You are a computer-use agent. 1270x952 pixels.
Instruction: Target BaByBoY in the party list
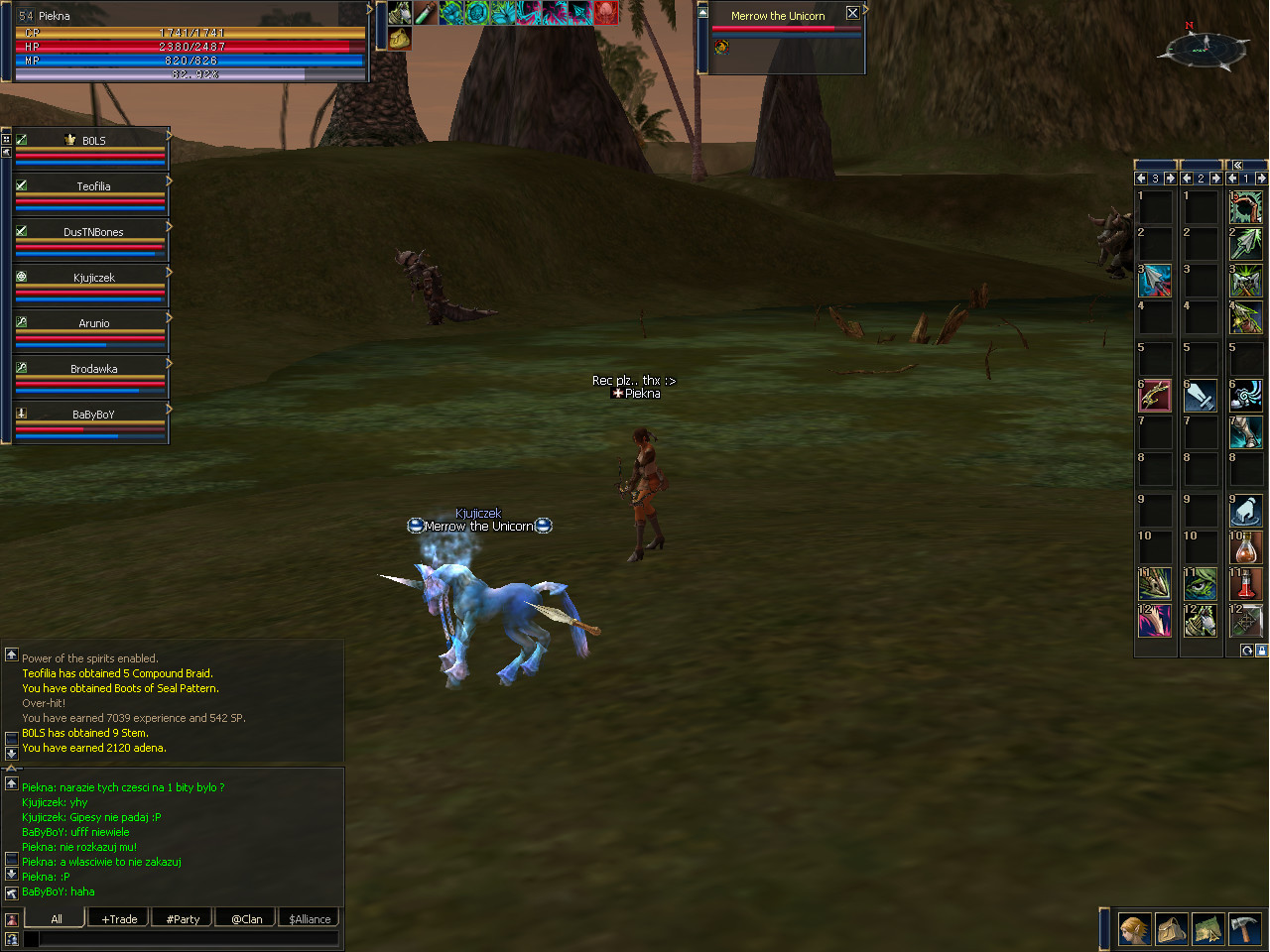click(93, 415)
